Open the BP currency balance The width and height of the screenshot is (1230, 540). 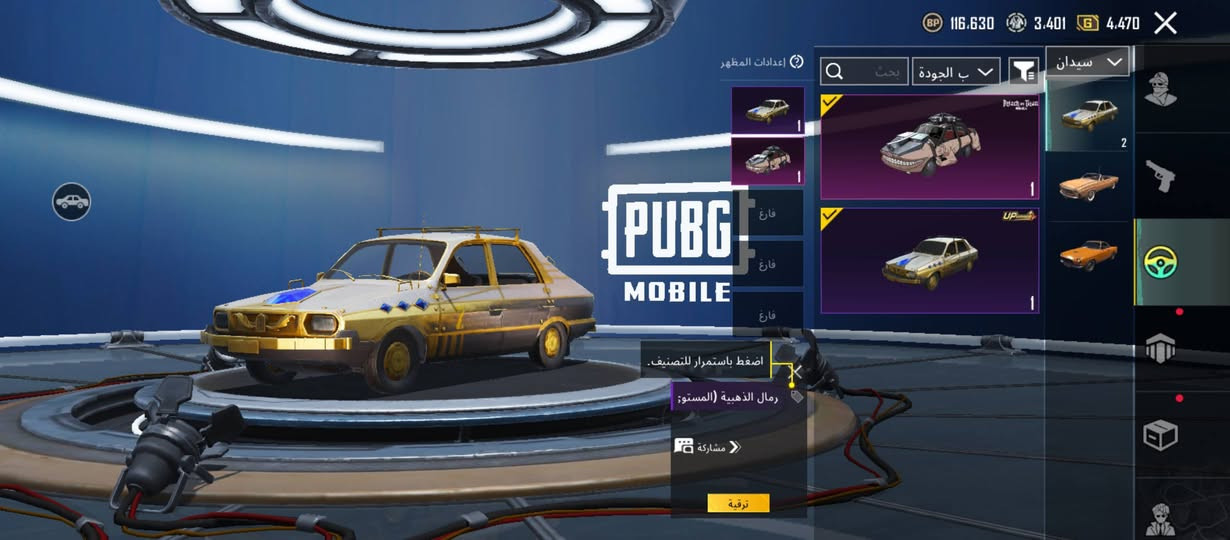958,23
